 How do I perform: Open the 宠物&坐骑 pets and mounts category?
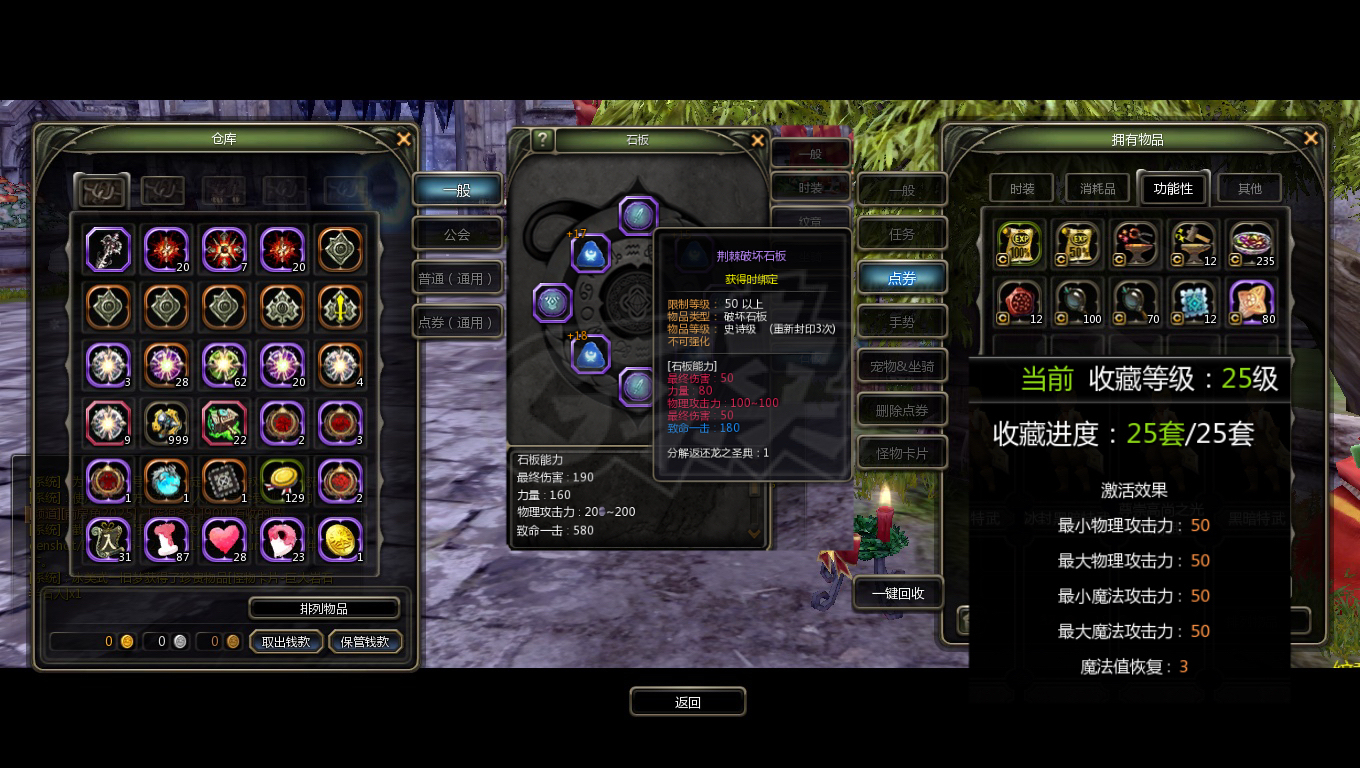(902, 366)
